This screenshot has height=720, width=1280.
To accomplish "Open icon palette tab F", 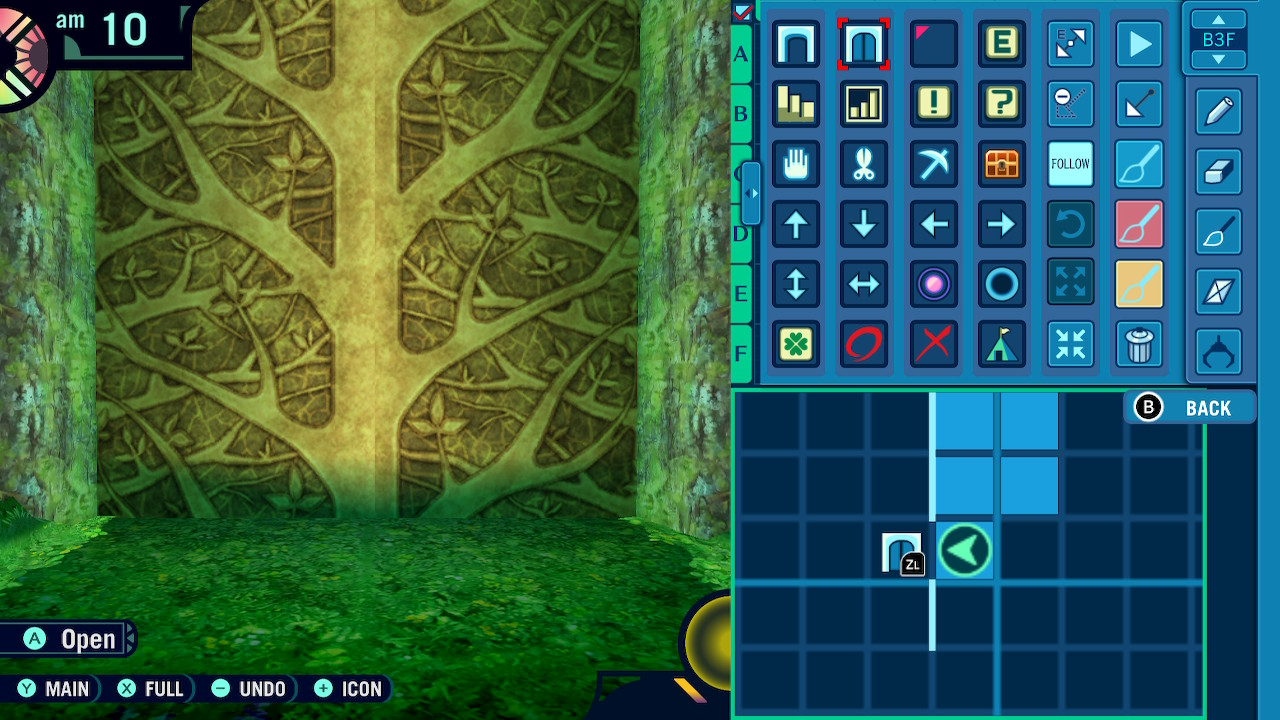I will click(x=741, y=353).
